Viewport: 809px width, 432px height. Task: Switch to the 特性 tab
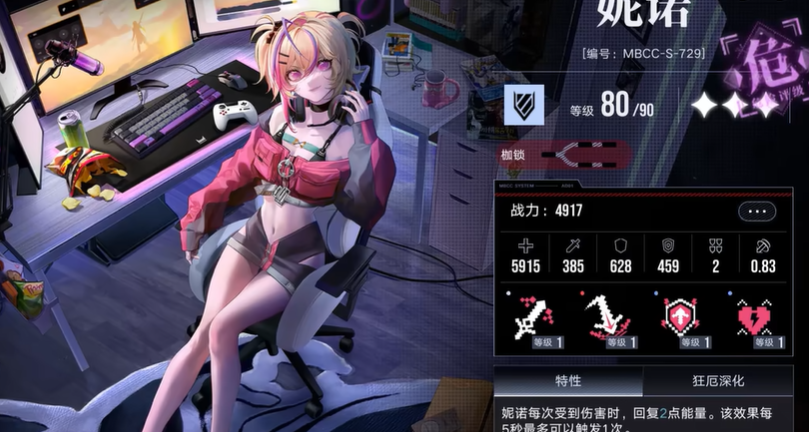(x=568, y=381)
